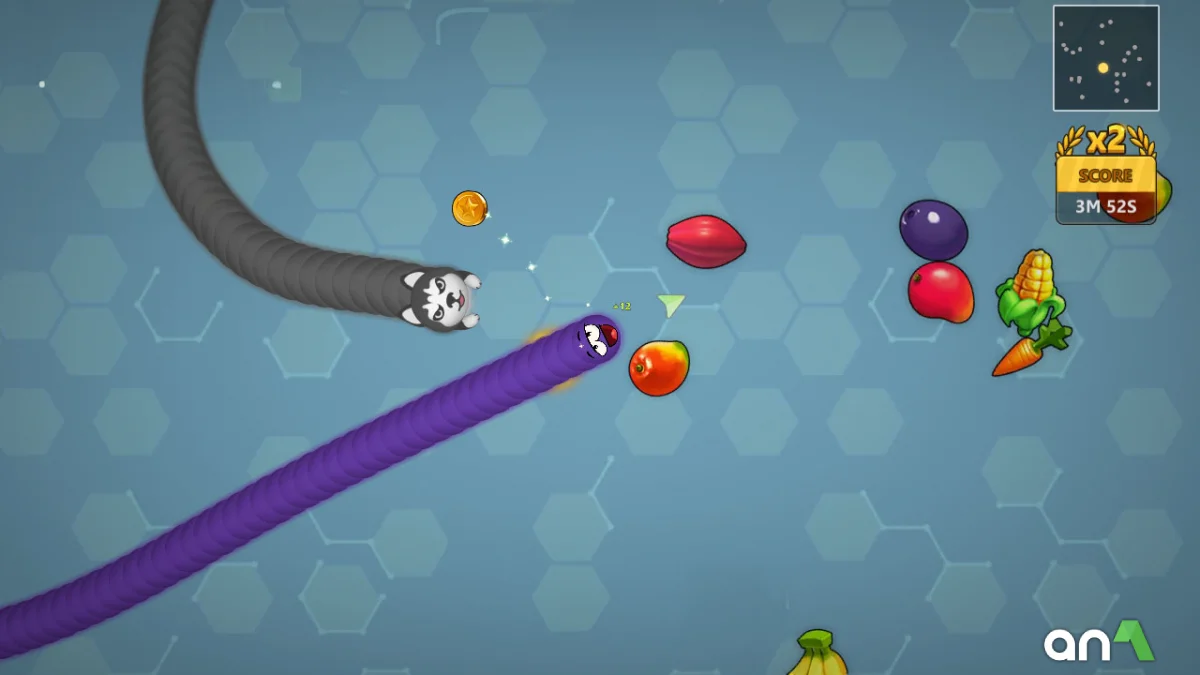Click the minimap in the corner
The height and width of the screenshot is (675, 1200).
point(1105,58)
